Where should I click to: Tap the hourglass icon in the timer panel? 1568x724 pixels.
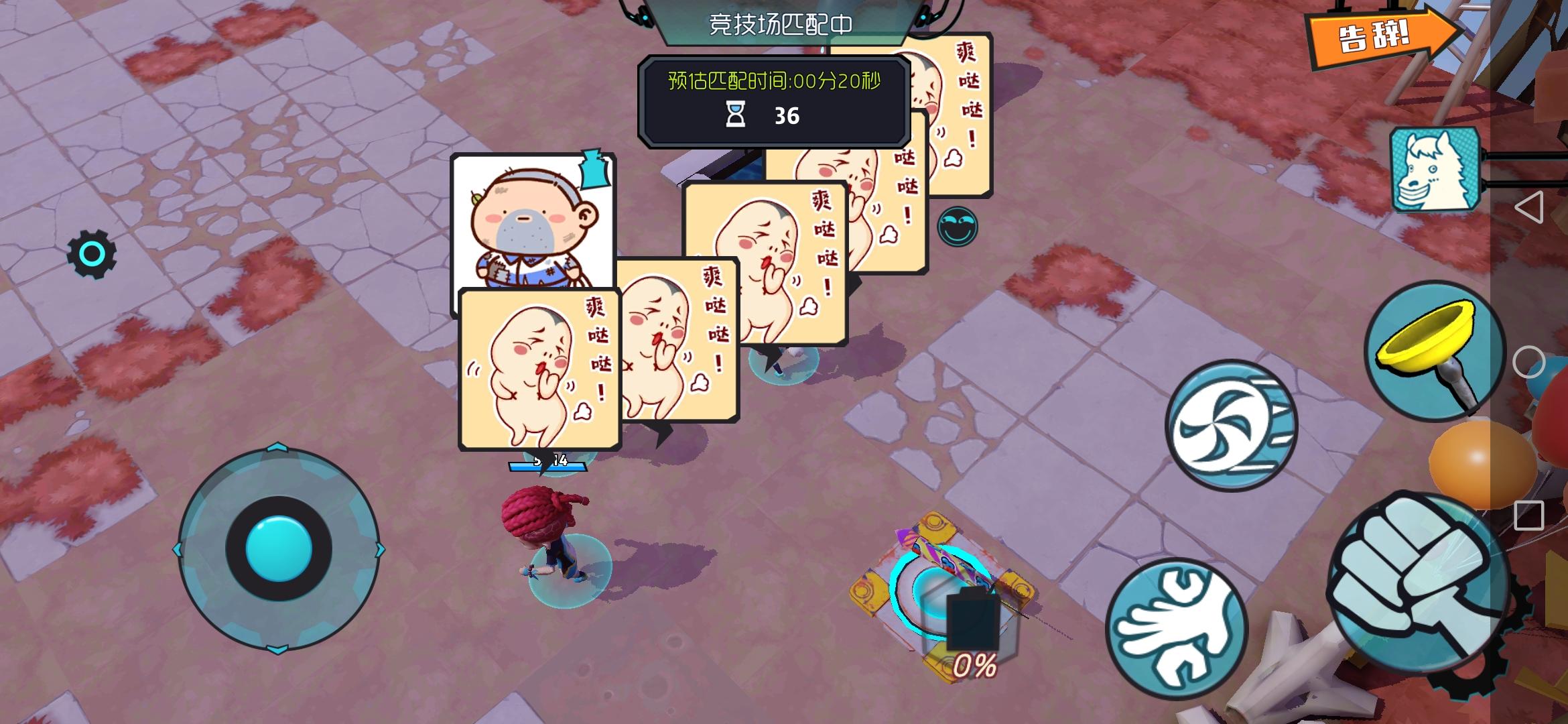pyautogui.click(x=737, y=115)
